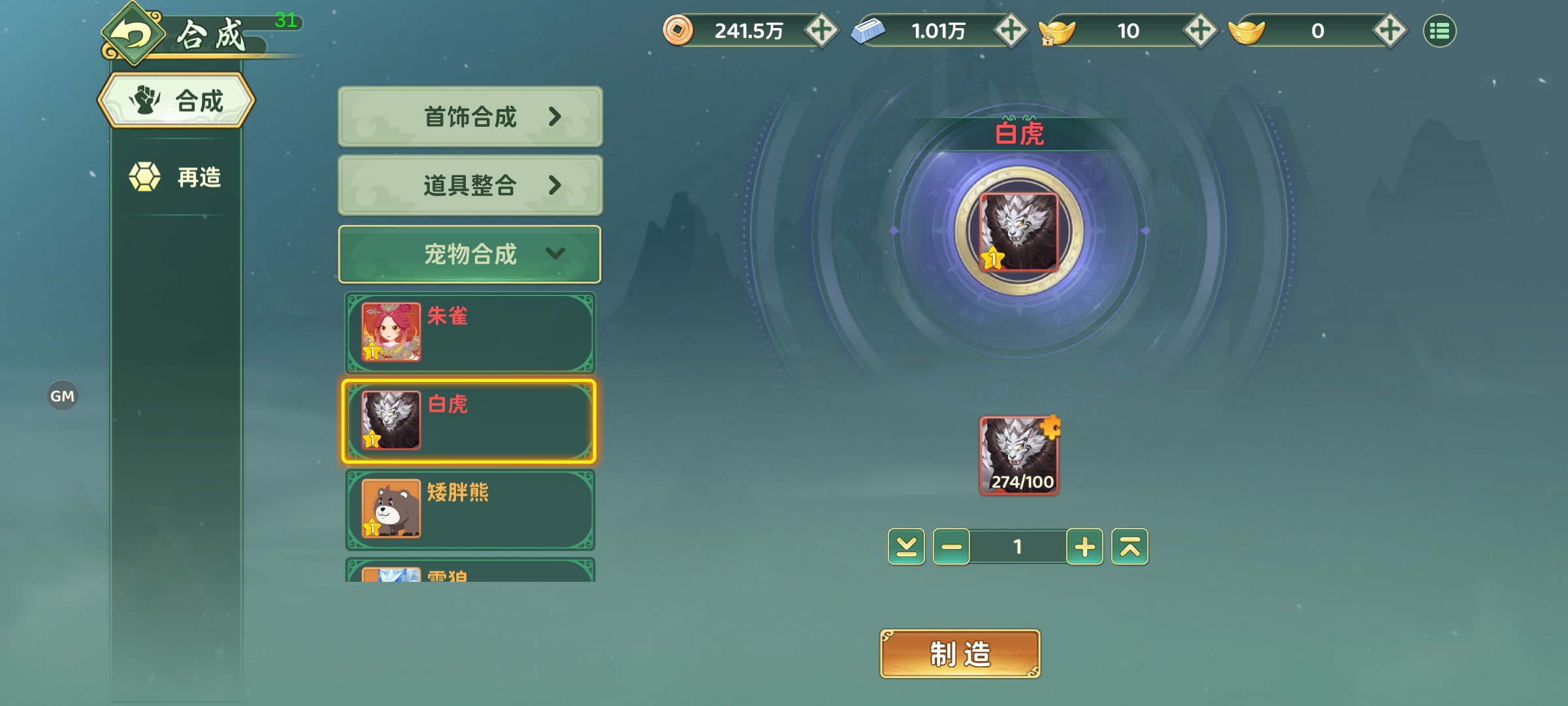
Task: Open the GM menu on the left edge
Action: click(x=63, y=395)
